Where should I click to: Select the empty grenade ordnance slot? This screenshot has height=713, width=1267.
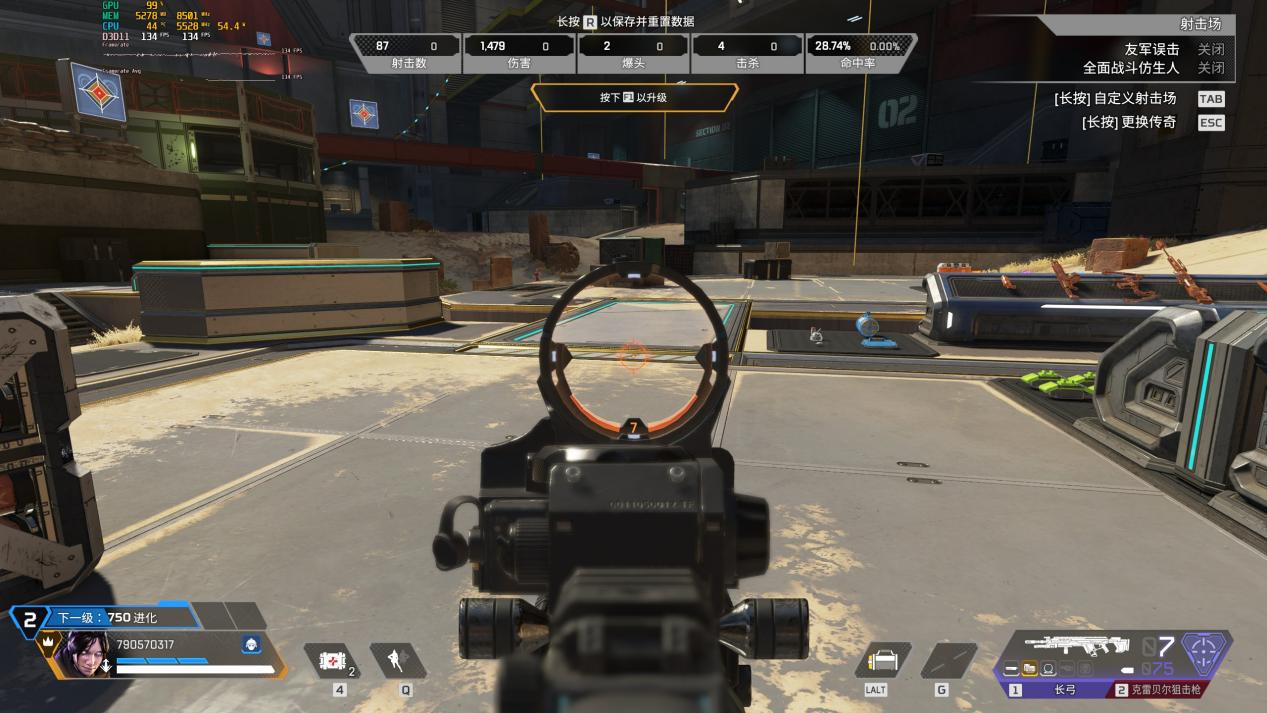[x=948, y=660]
